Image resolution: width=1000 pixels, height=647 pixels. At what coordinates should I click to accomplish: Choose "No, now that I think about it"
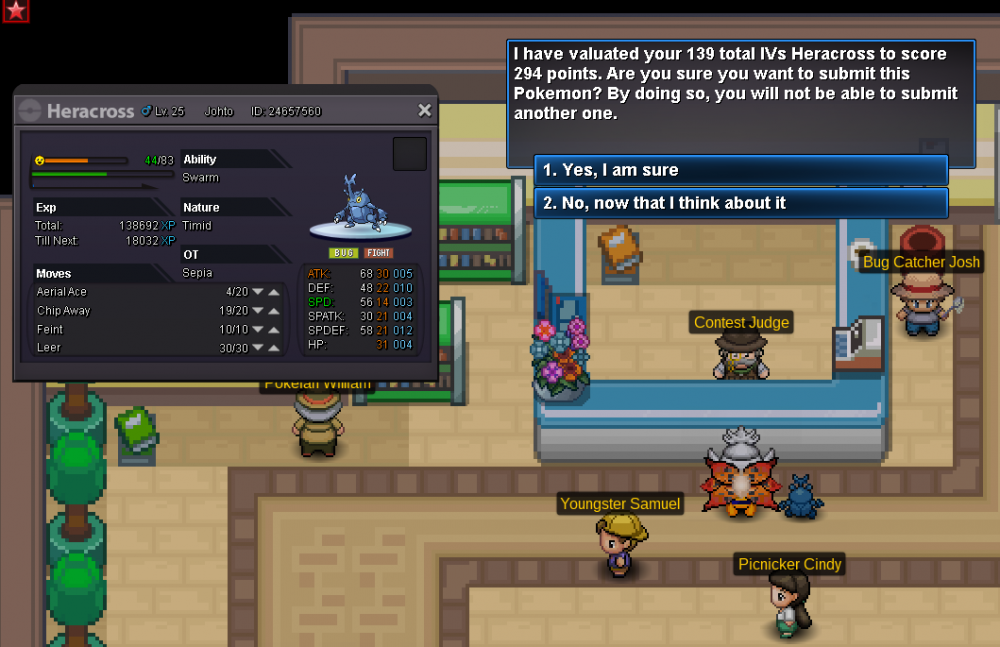[x=740, y=203]
